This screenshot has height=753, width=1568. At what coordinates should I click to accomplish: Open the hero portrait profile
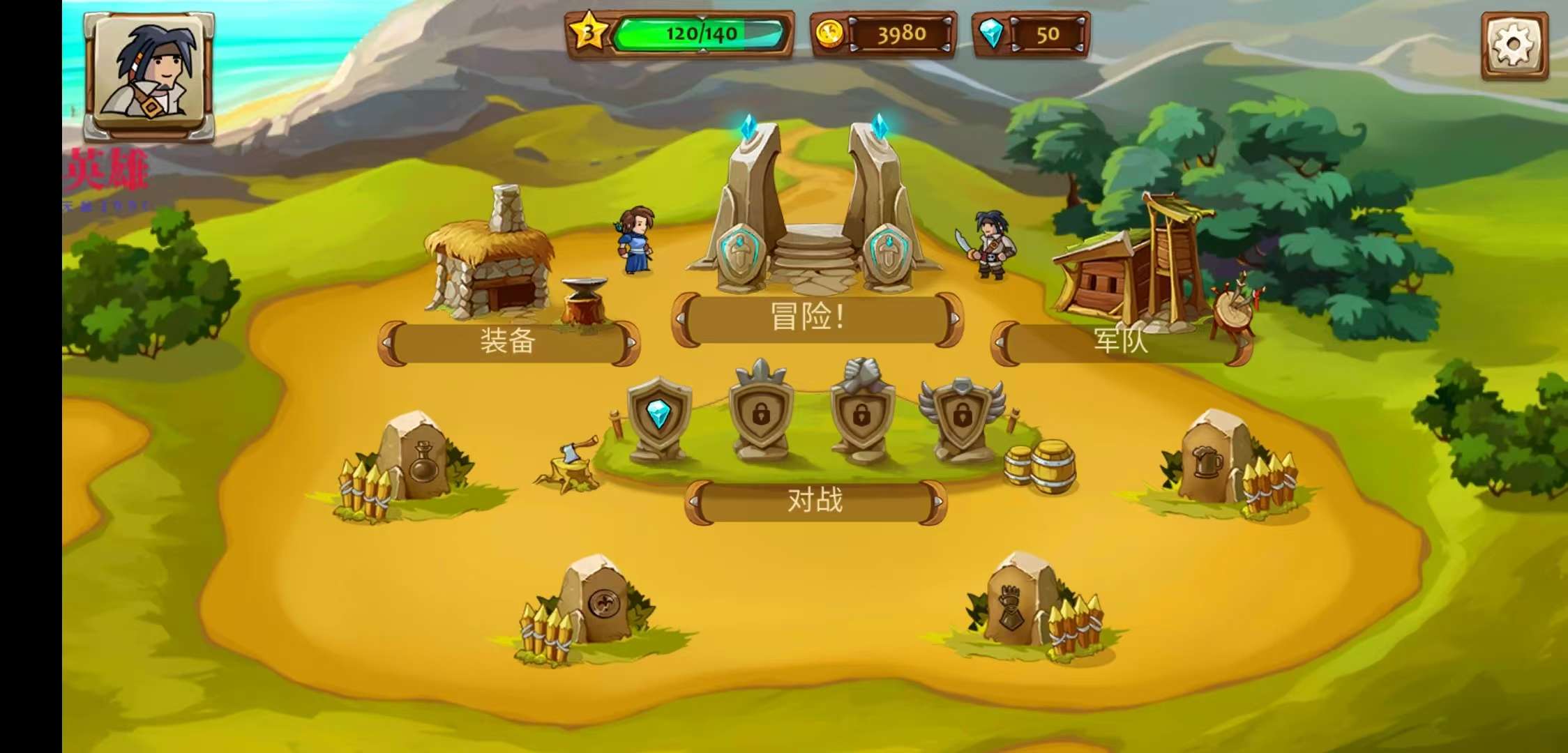tap(149, 75)
